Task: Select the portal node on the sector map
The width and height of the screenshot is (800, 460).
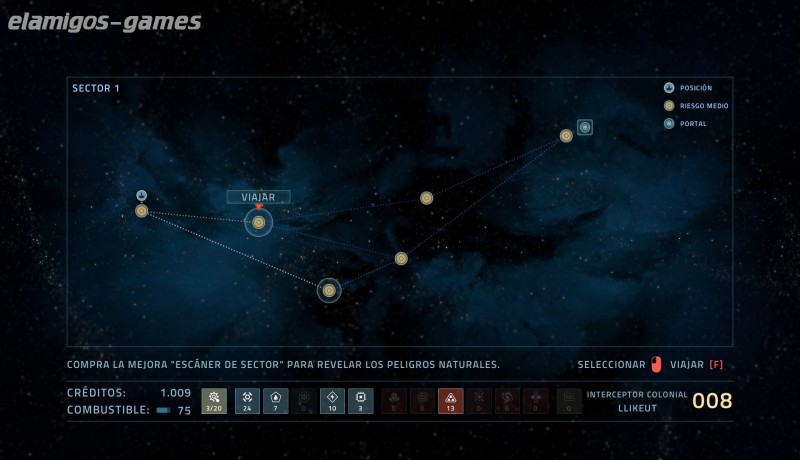Action: [585, 127]
